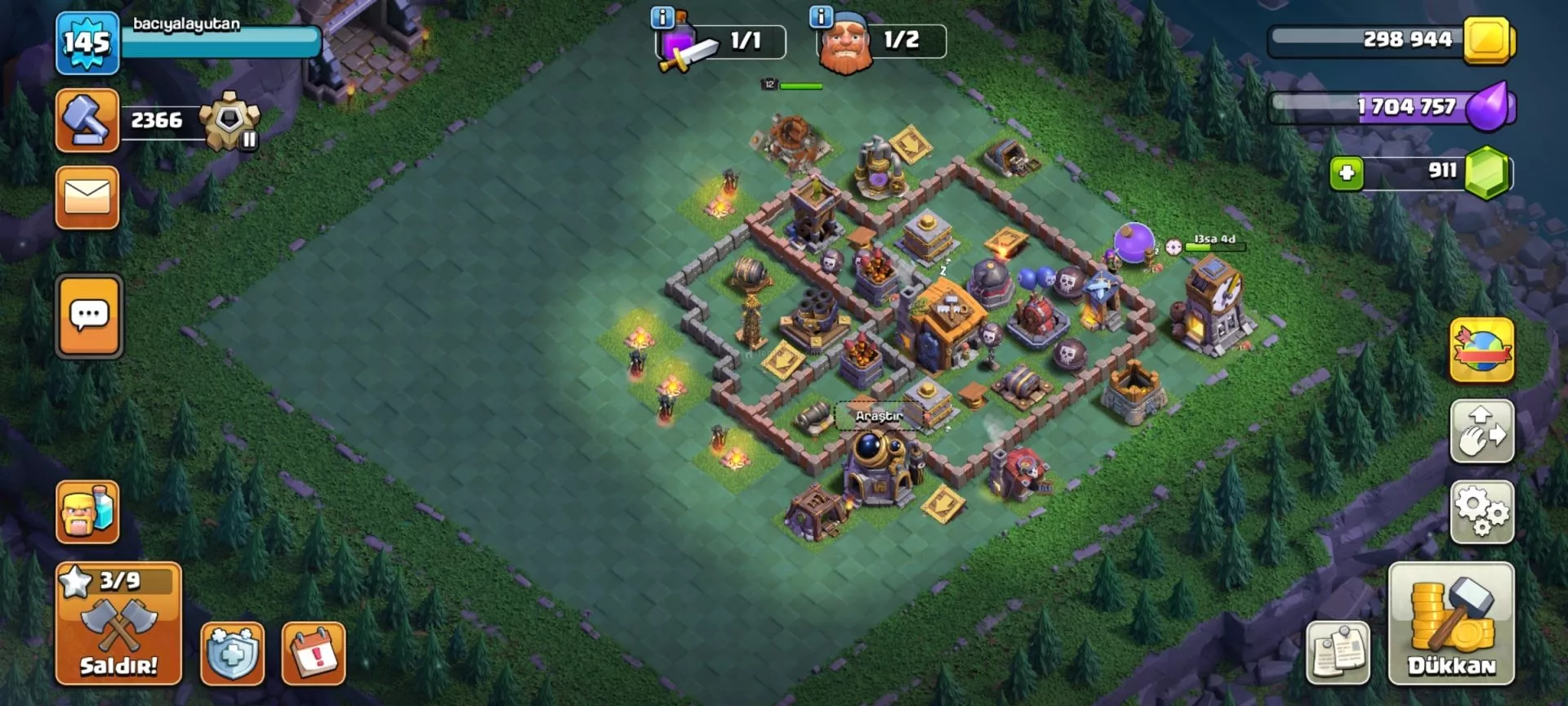Open the army barbarian and potion button
This screenshot has width=1568, height=706.
(x=87, y=512)
